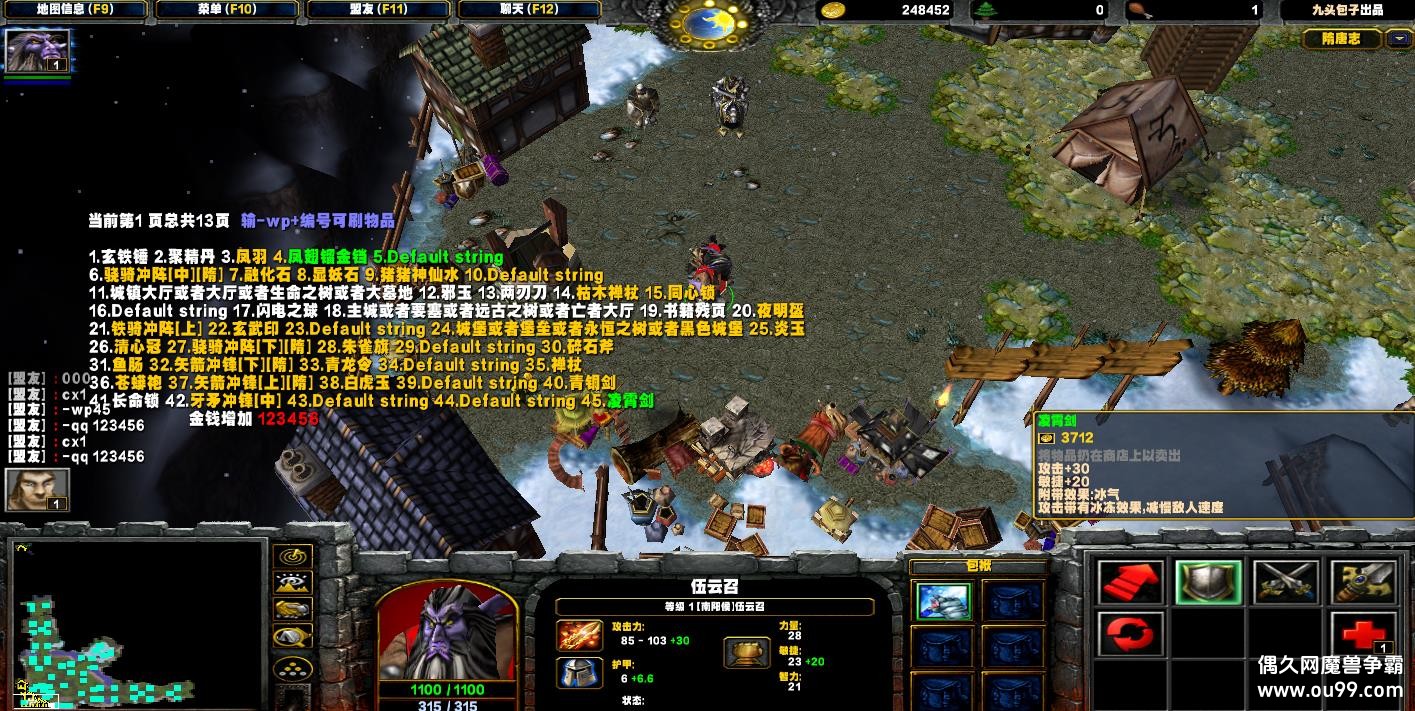This screenshot has height=711, width=1415.
Task: Activate the crossed swords Attack command
Action: point(1286,582)
